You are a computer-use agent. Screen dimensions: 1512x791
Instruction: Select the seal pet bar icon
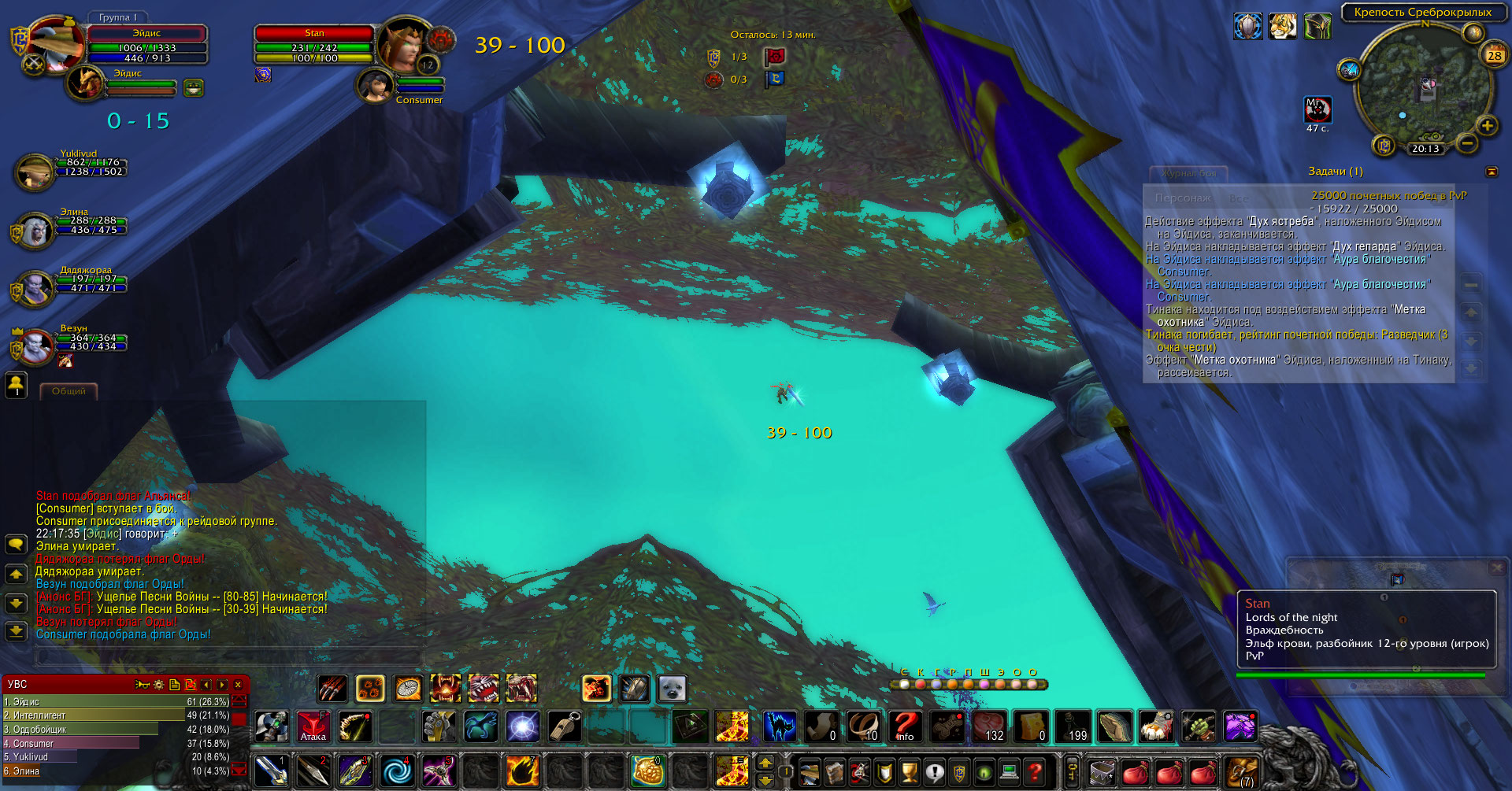(672, 689)
